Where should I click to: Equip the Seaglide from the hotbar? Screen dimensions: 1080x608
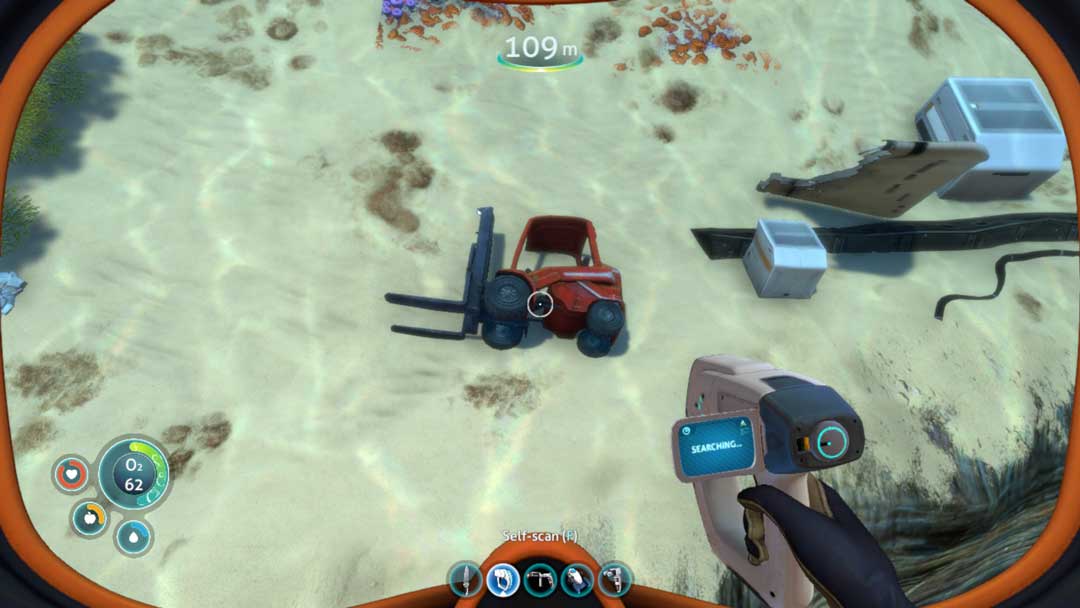pyautogui.click(x=577, y=579)
